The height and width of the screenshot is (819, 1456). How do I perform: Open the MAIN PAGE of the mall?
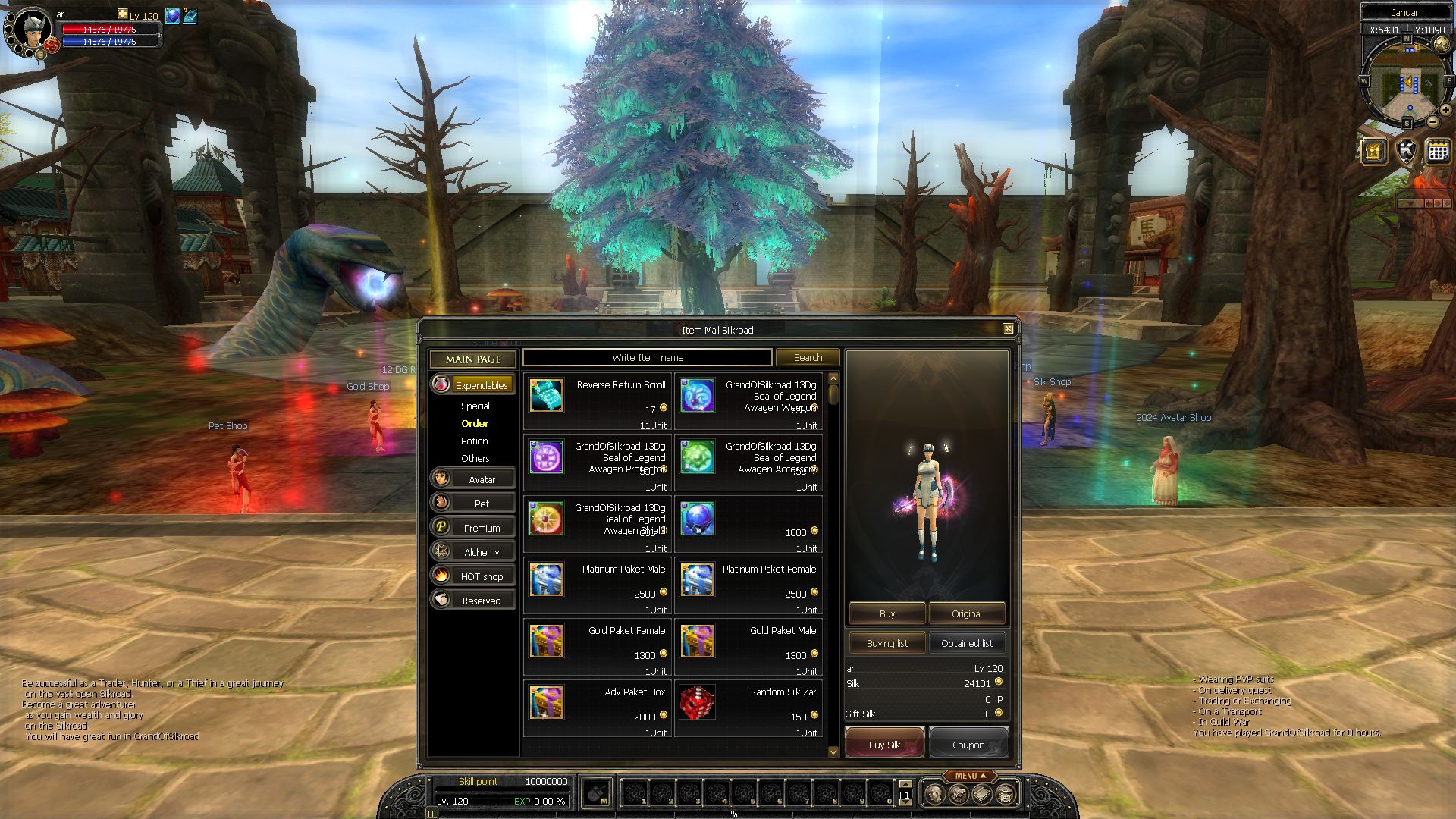coord(472,359)
